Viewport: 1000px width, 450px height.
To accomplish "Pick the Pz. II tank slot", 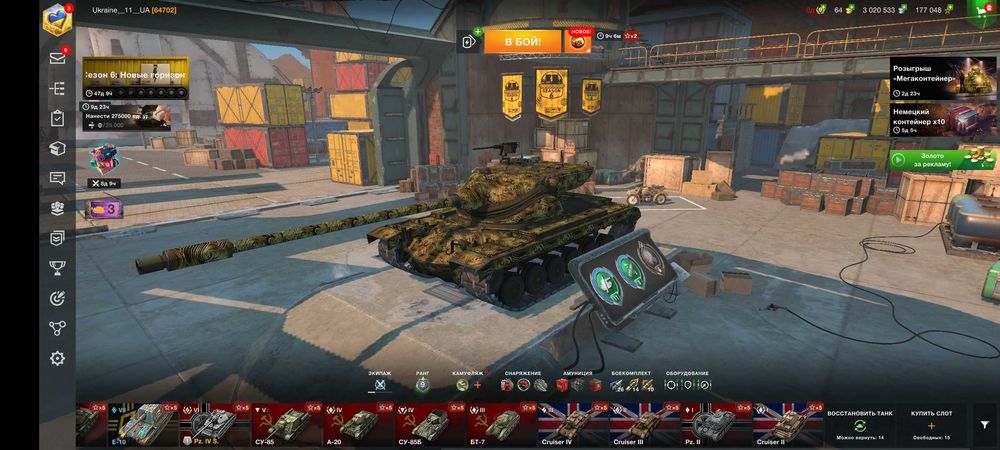I will tap(710, 424).
